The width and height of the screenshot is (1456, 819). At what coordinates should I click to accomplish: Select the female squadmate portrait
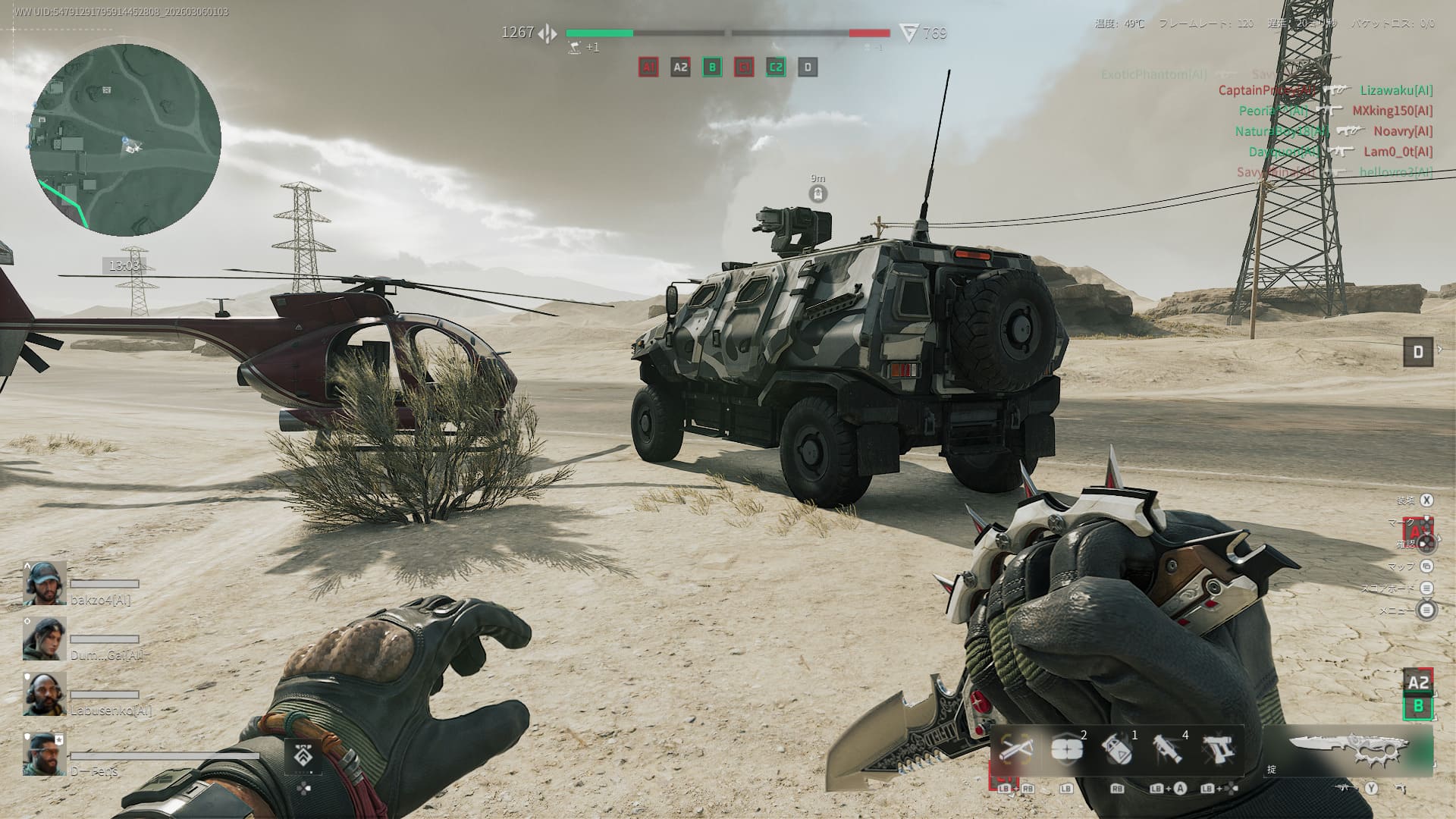(44, 639)
